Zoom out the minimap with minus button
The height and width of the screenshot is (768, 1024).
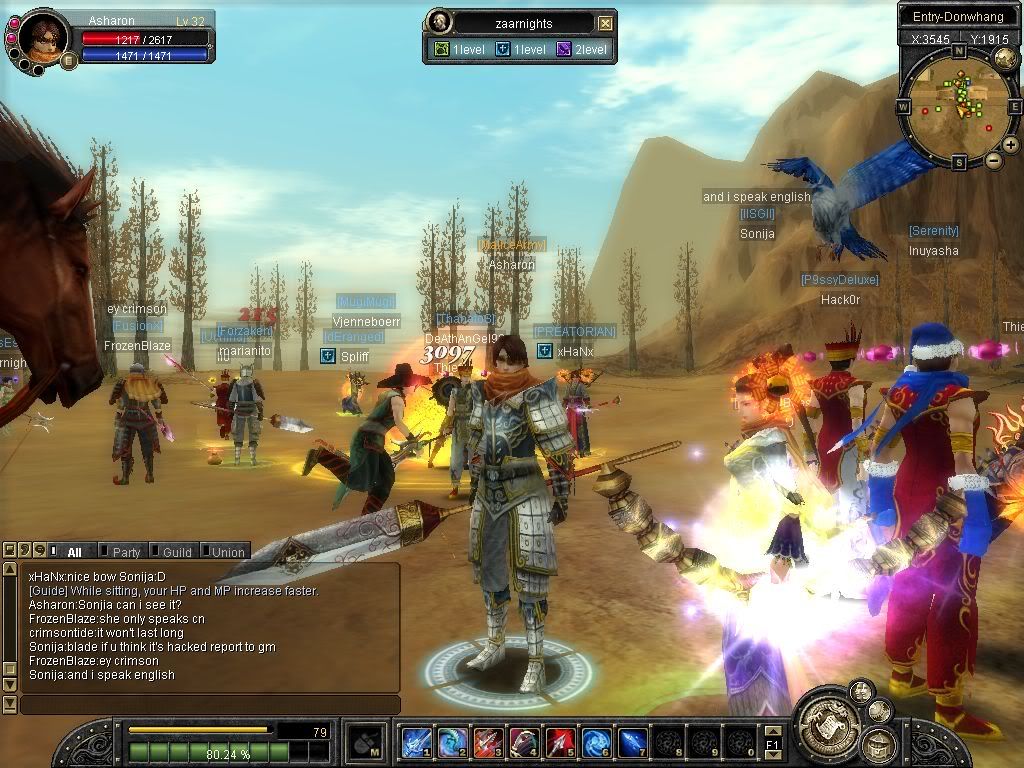coord(993,160)
